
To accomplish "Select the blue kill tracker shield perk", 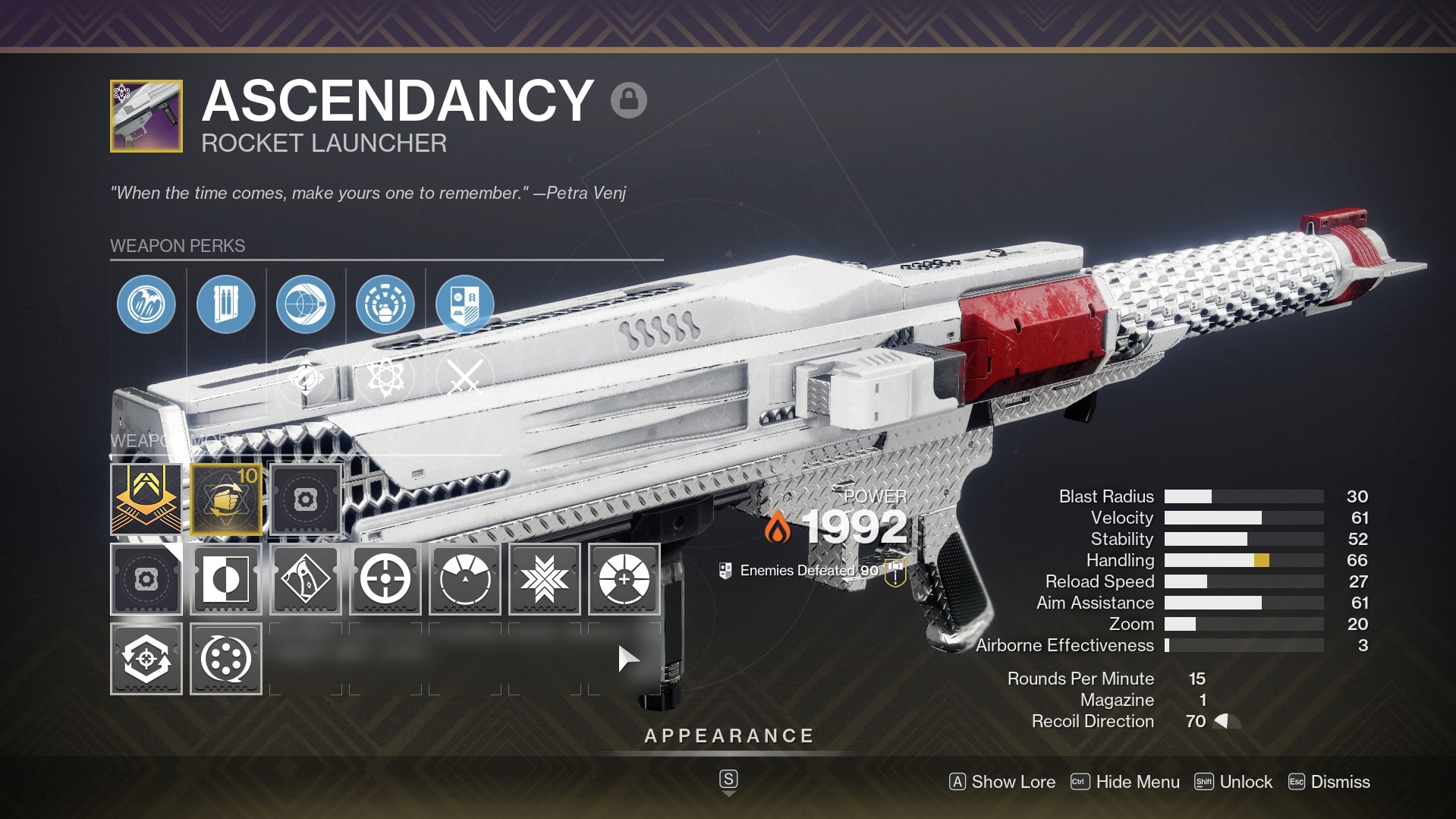I will [464, 304].
